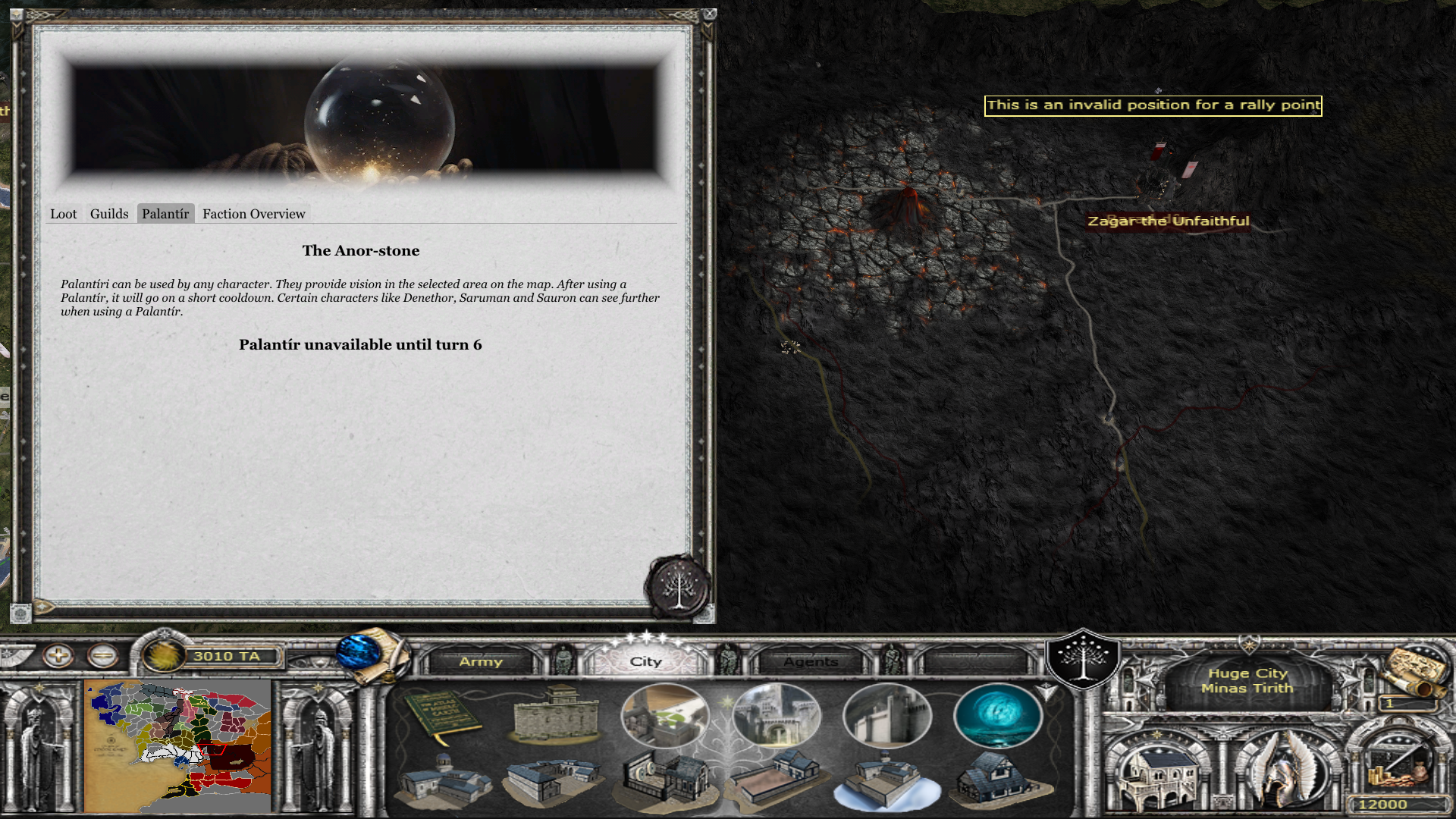Switch to the Loot tab

coord(64,214)
